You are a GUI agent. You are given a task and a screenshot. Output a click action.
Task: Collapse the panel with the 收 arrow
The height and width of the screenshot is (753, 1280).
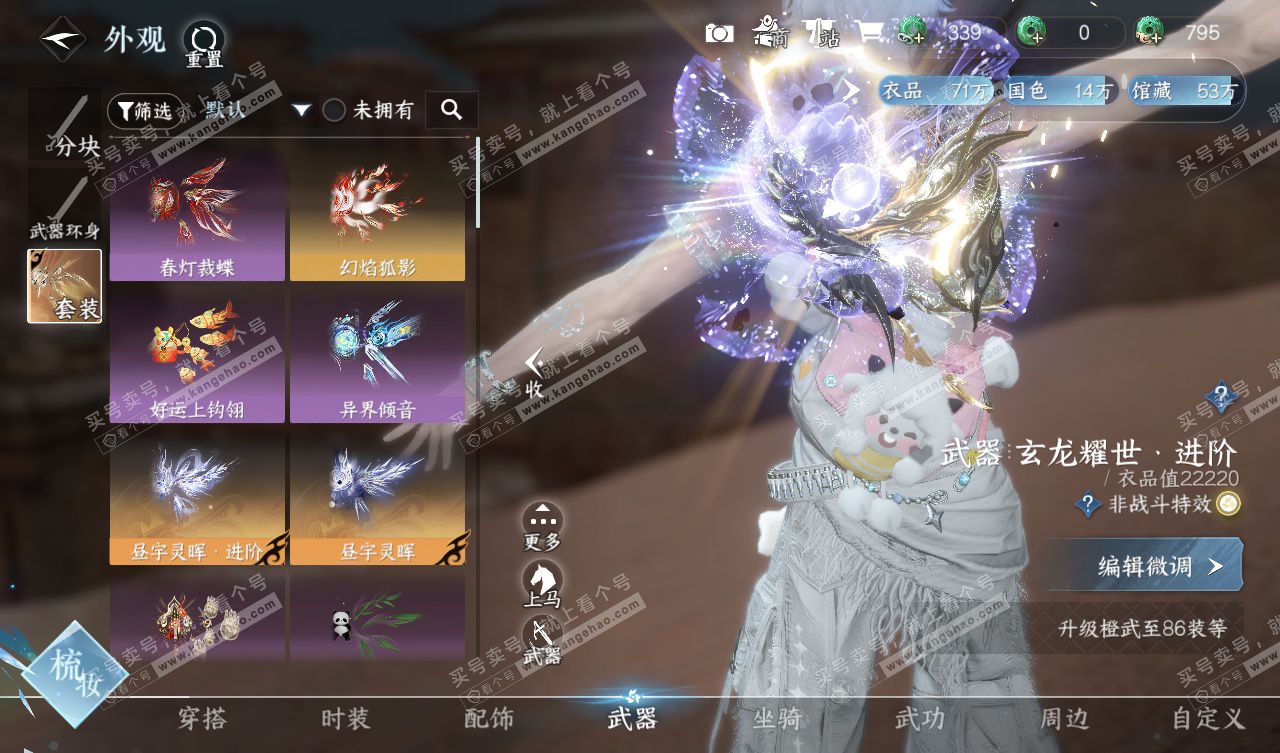536,373
